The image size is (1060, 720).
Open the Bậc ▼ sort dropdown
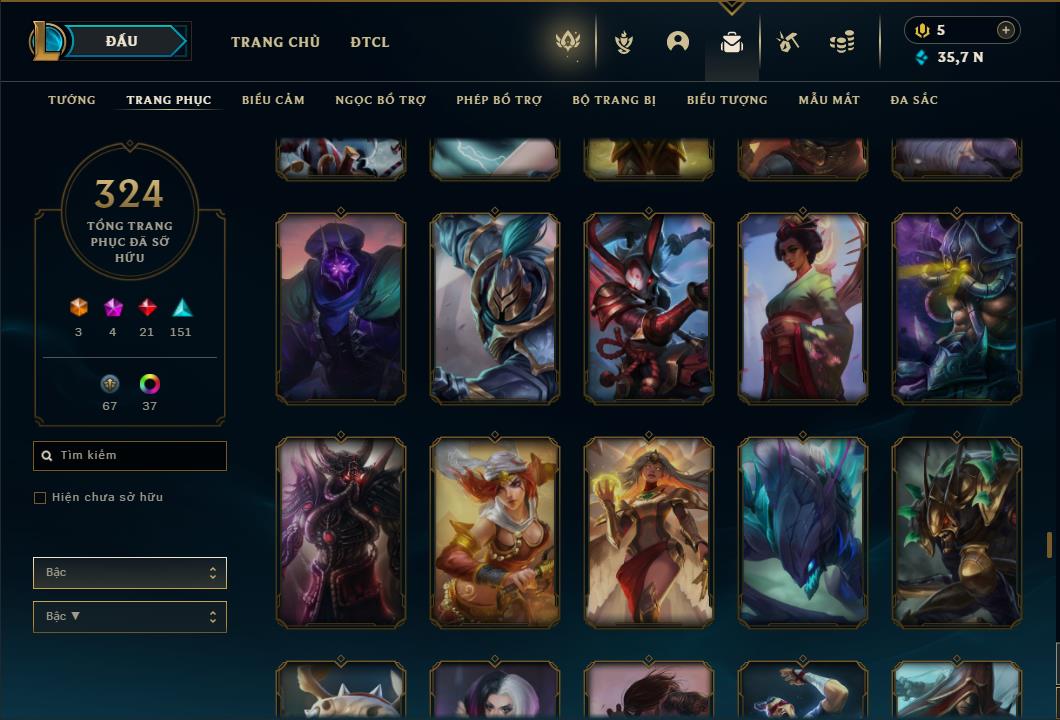[130, 617]
